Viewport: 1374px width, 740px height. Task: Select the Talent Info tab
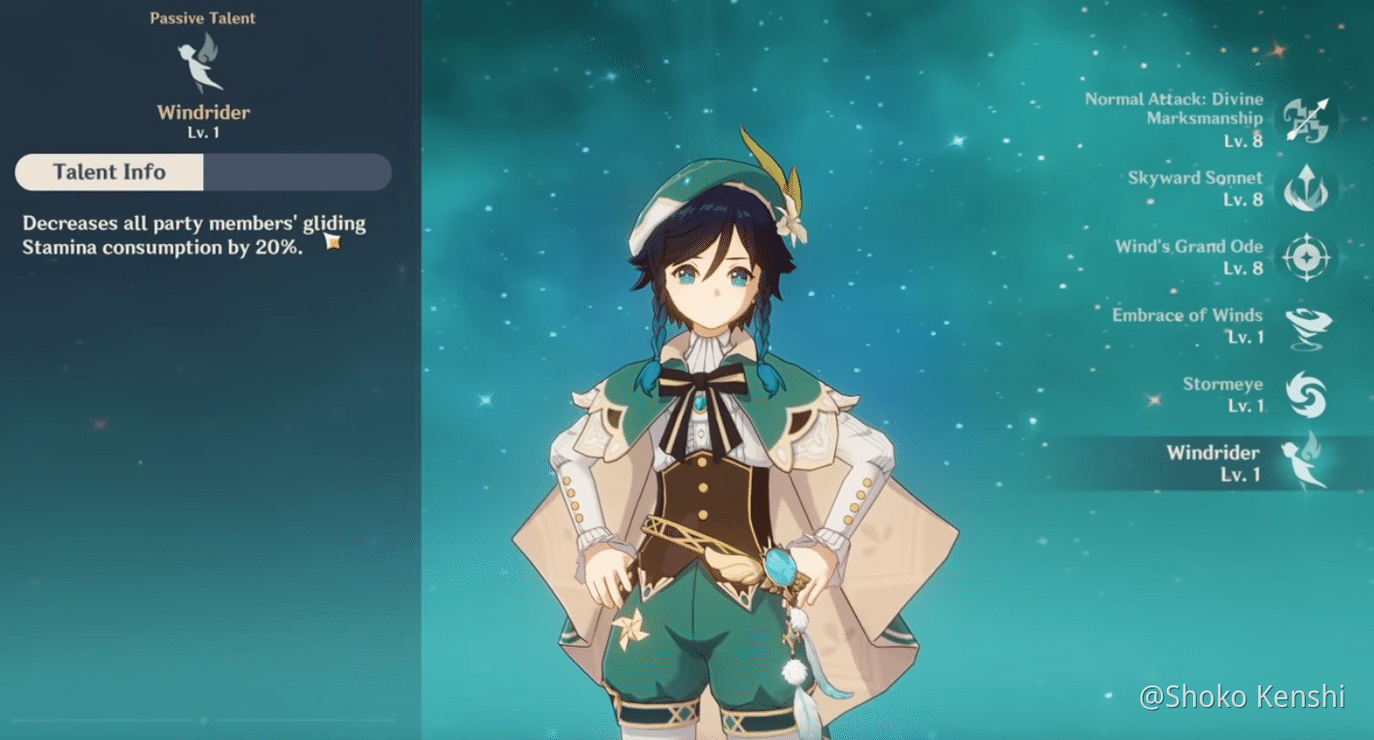[x=110, y=172]
